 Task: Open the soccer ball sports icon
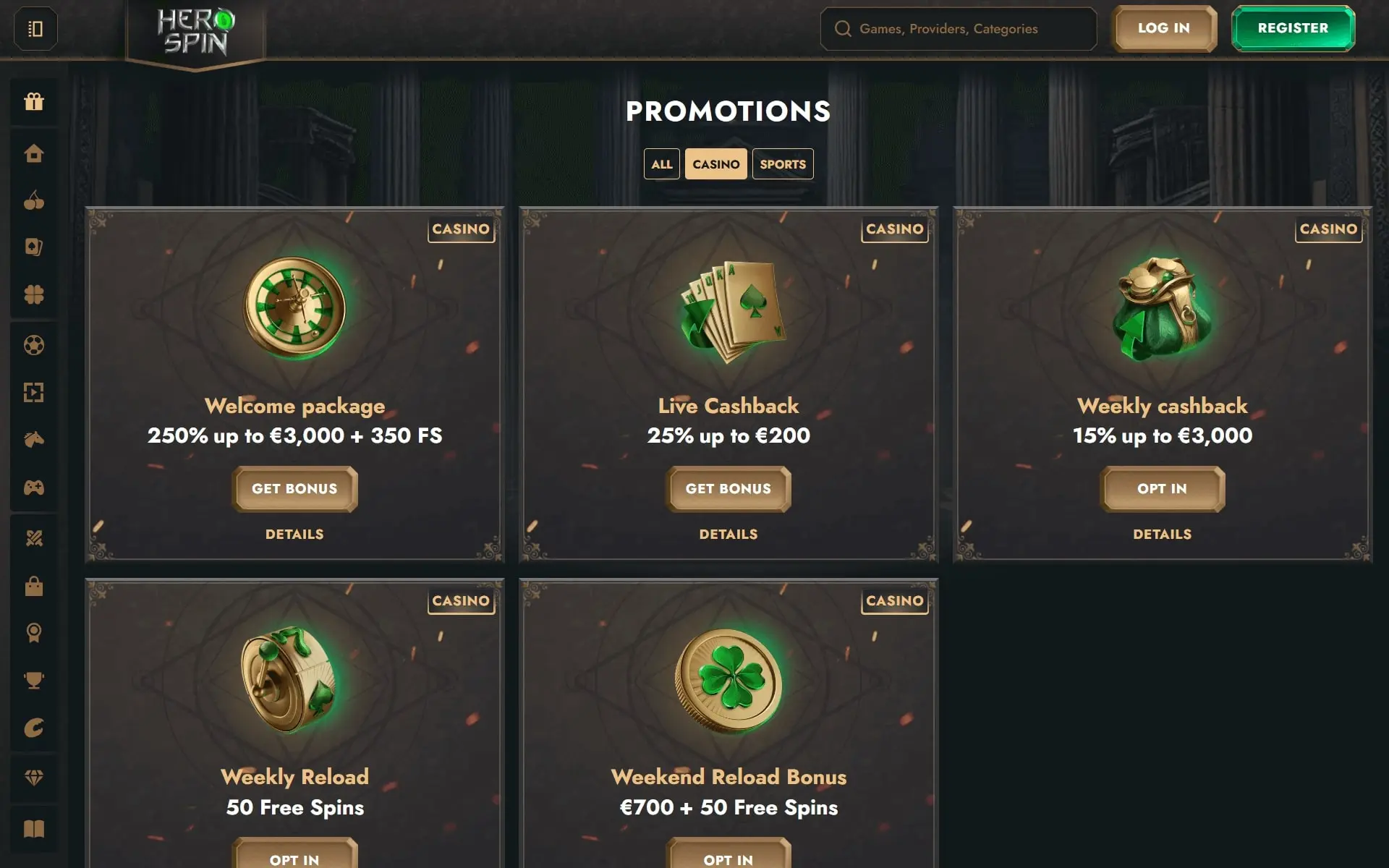(34, 345)
